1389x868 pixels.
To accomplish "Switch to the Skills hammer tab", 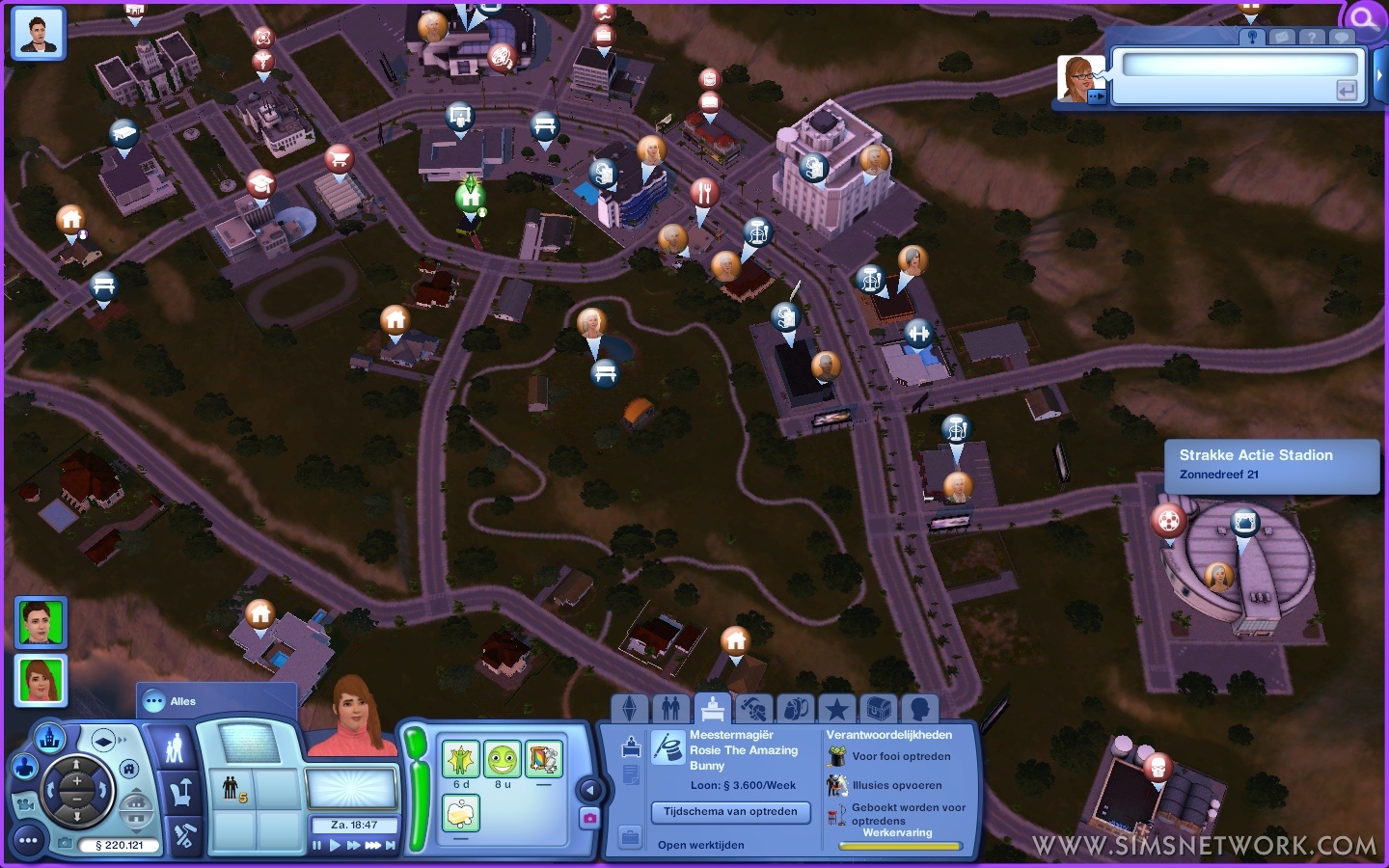I will point(753,710).
